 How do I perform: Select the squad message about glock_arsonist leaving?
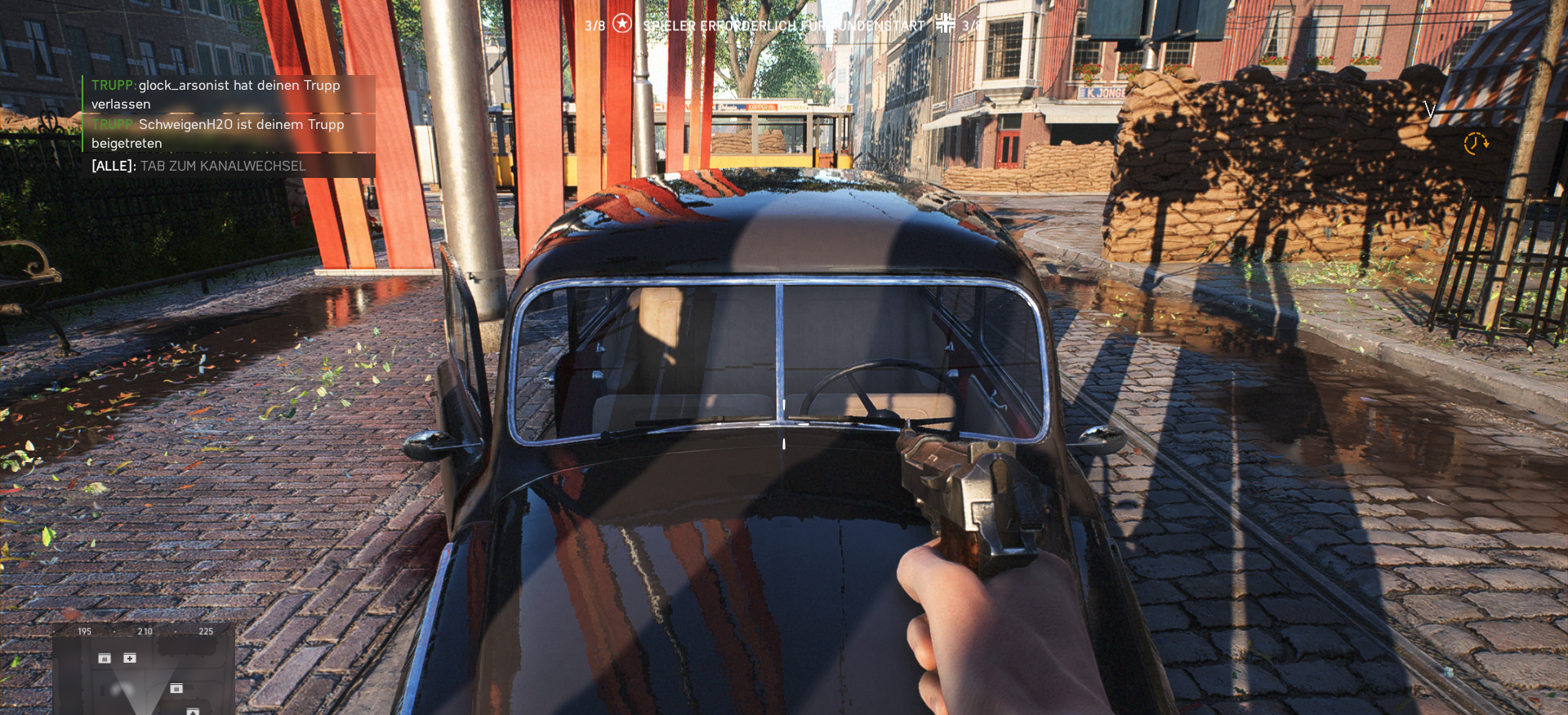216,94
